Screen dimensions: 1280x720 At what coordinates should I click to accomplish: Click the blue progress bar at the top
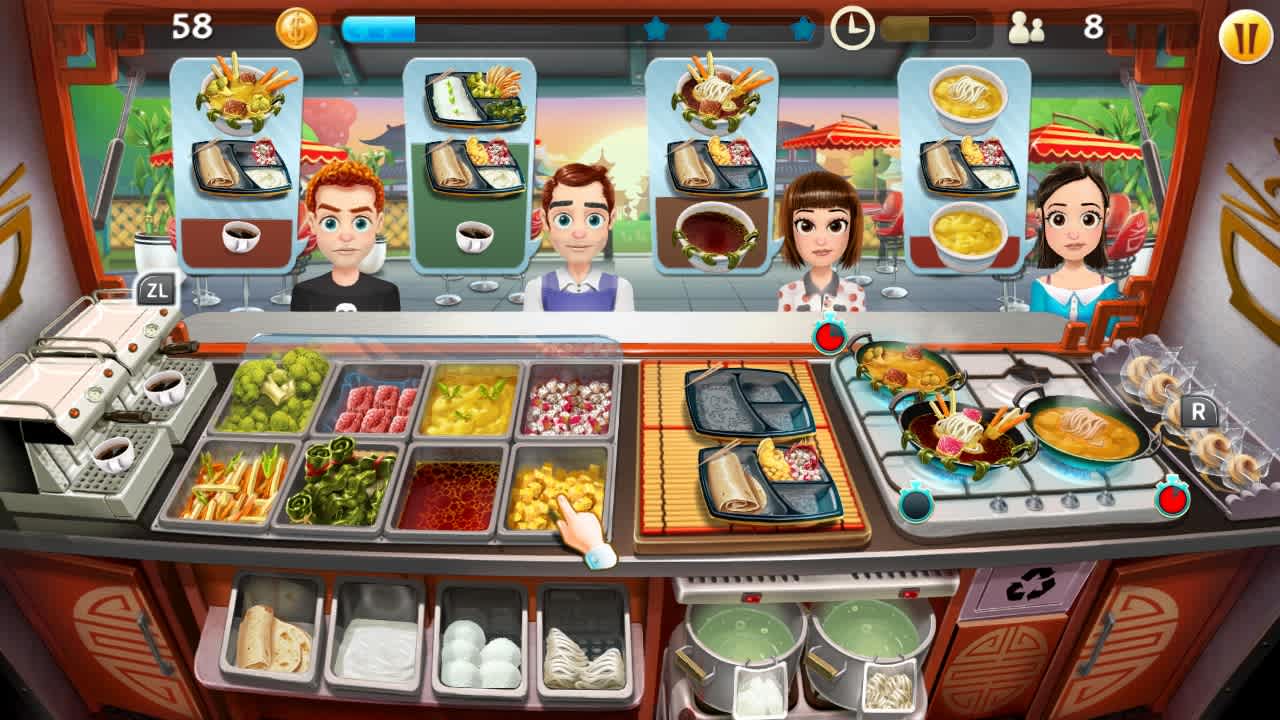click(378, 29)
